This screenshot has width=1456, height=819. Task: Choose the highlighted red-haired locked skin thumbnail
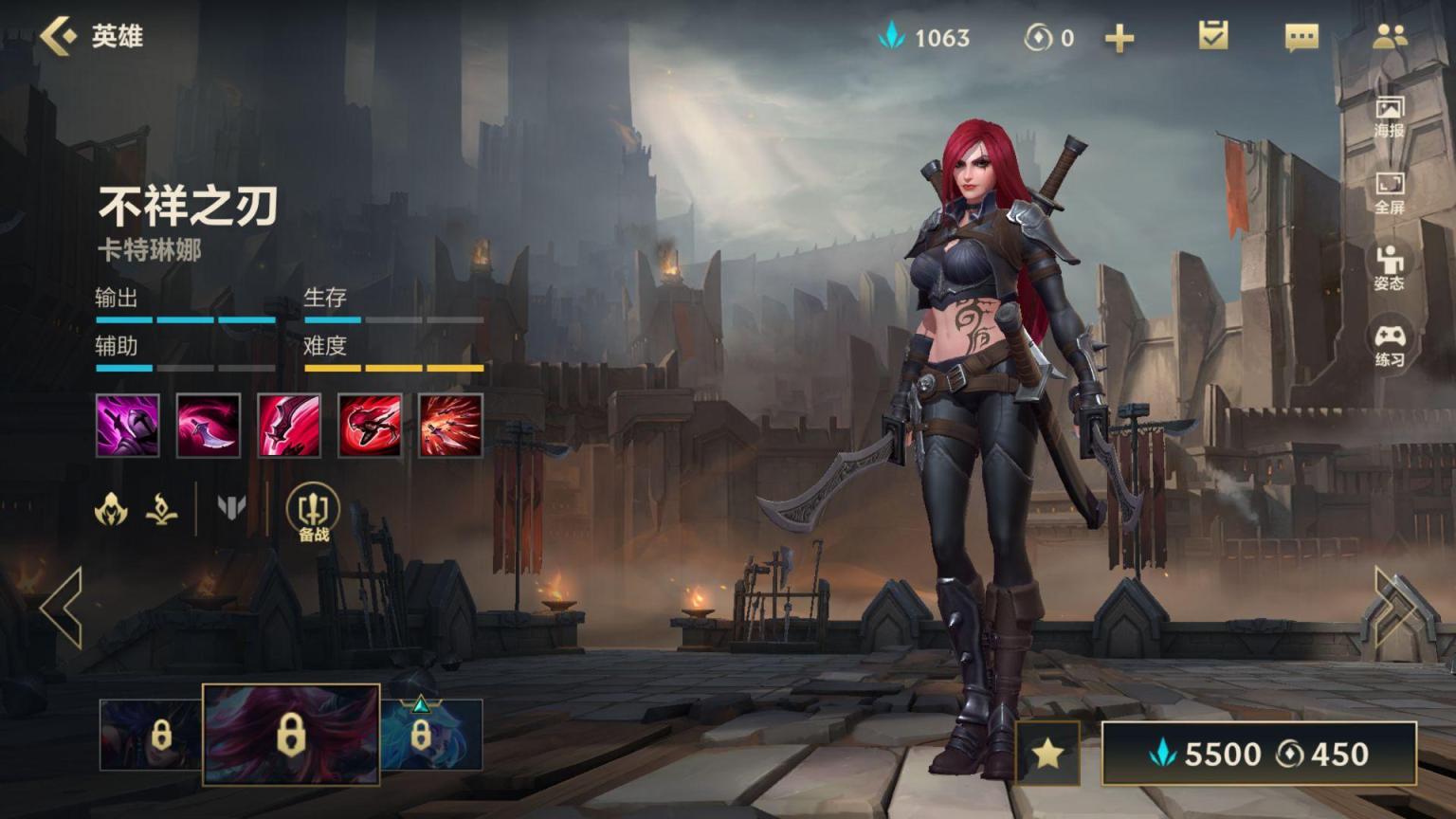pyautogui.click(x=291, y=735)
